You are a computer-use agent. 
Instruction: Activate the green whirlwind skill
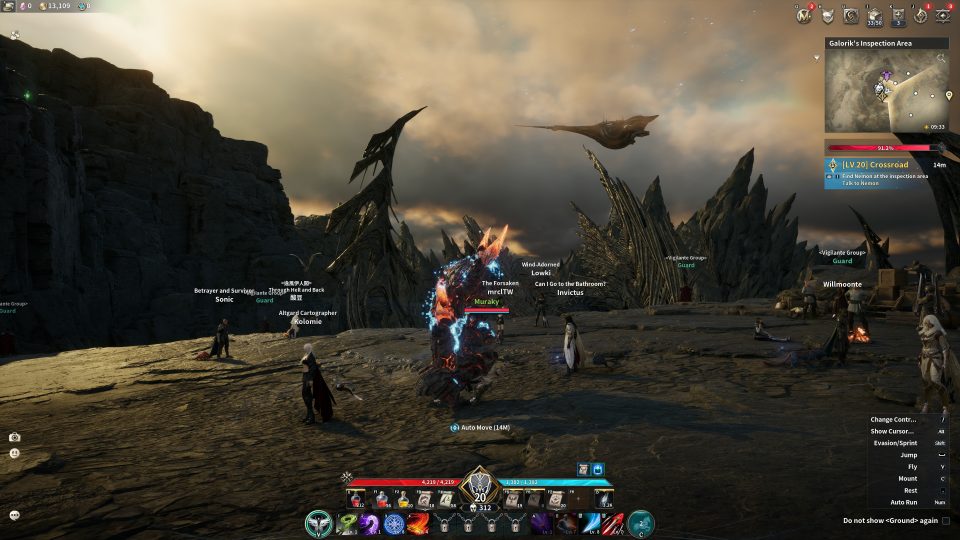(x=348, y=523)
